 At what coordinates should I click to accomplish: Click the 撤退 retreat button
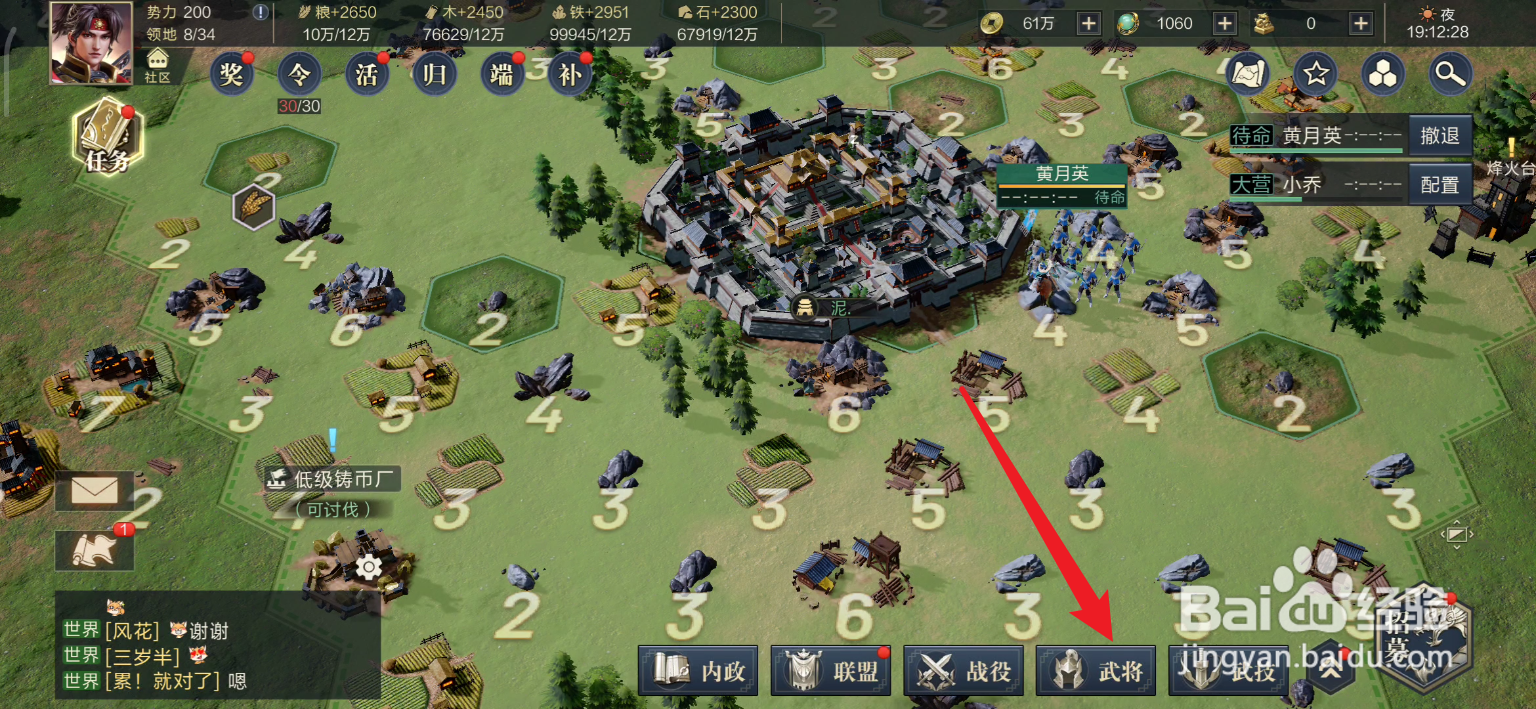(x=1440, y=136)
